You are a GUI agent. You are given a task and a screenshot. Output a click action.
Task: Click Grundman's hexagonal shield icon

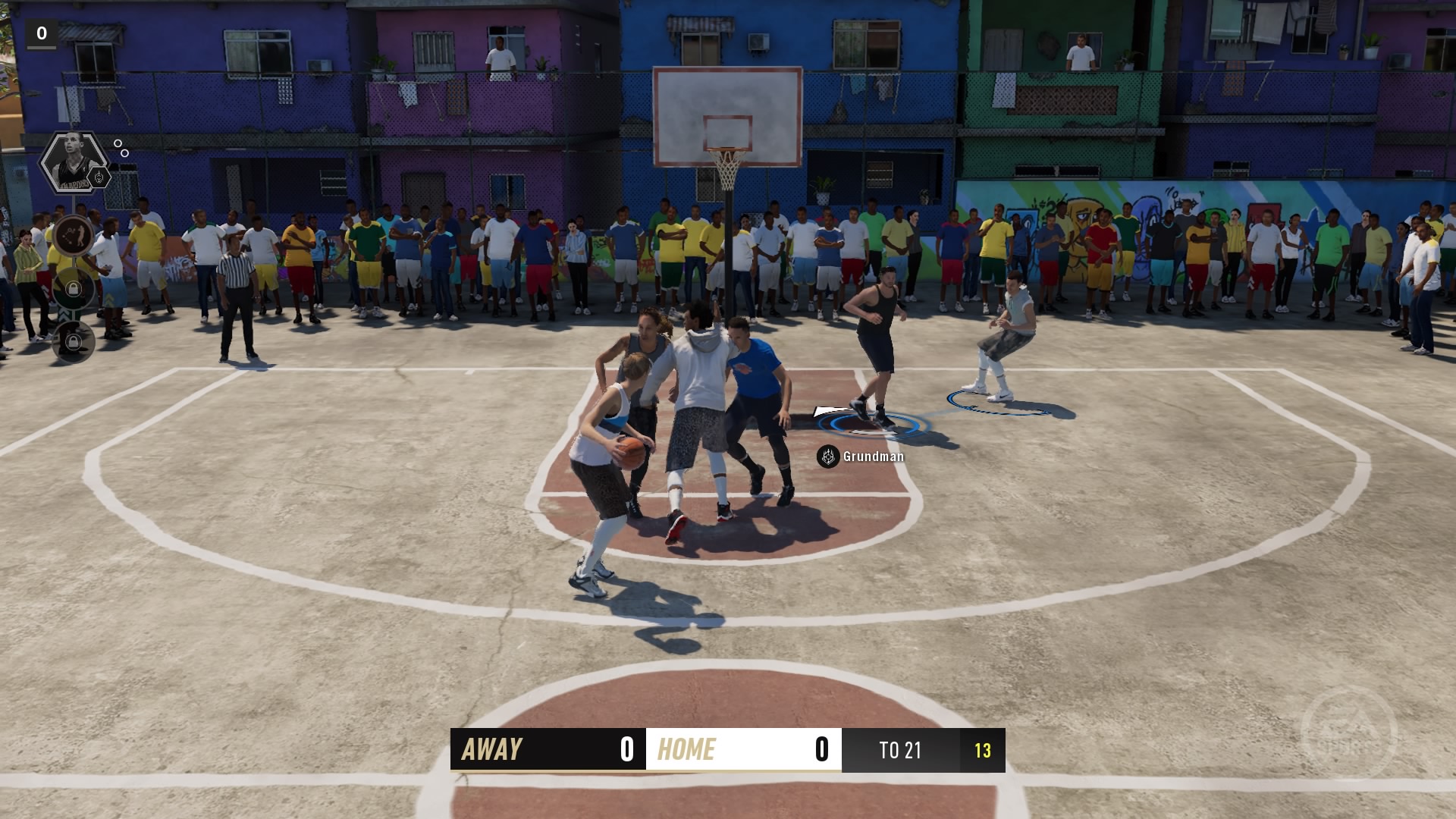click(829, 457)
